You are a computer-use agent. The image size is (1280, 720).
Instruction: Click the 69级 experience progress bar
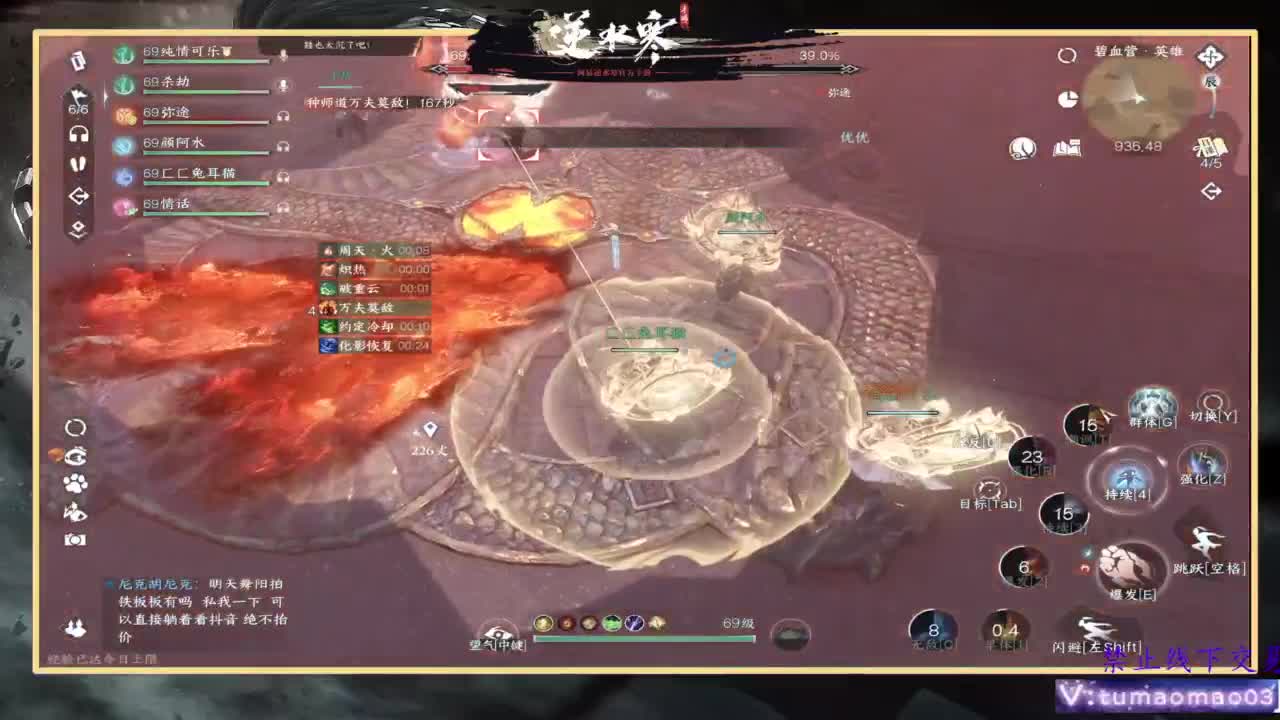[x=640, y=641]
